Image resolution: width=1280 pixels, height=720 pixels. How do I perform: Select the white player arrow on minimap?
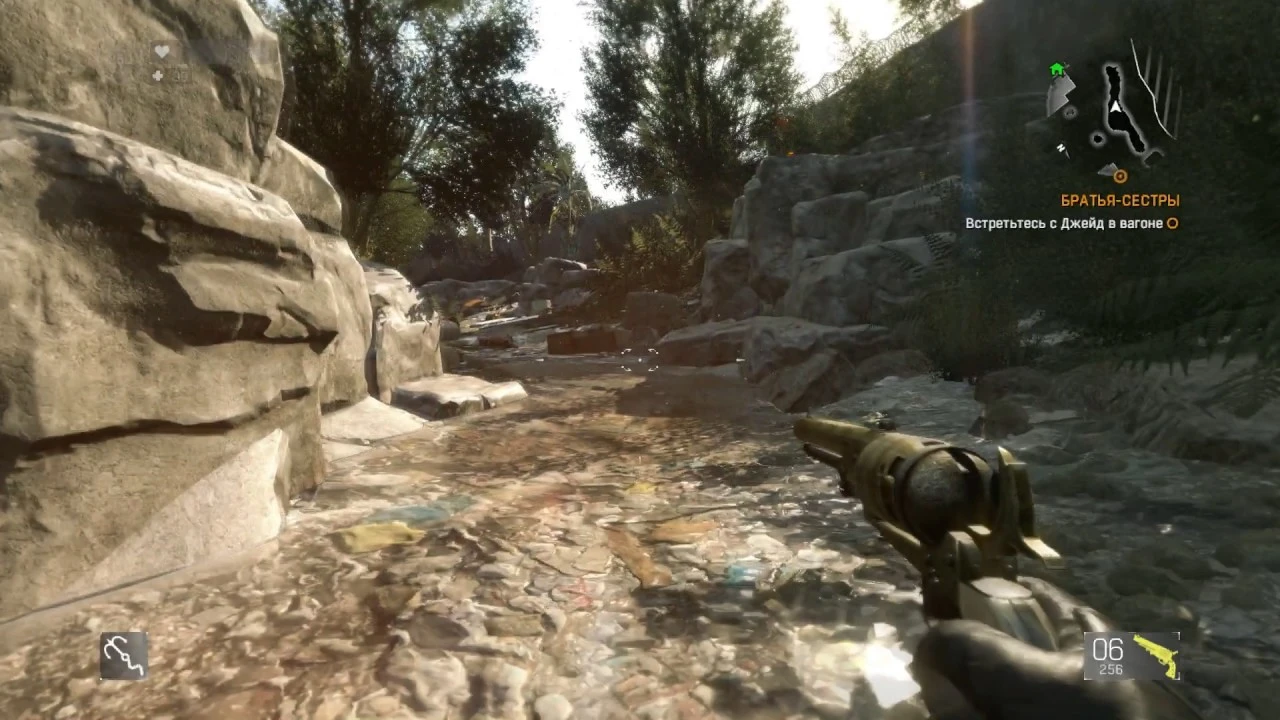(x=1116, y=107)
